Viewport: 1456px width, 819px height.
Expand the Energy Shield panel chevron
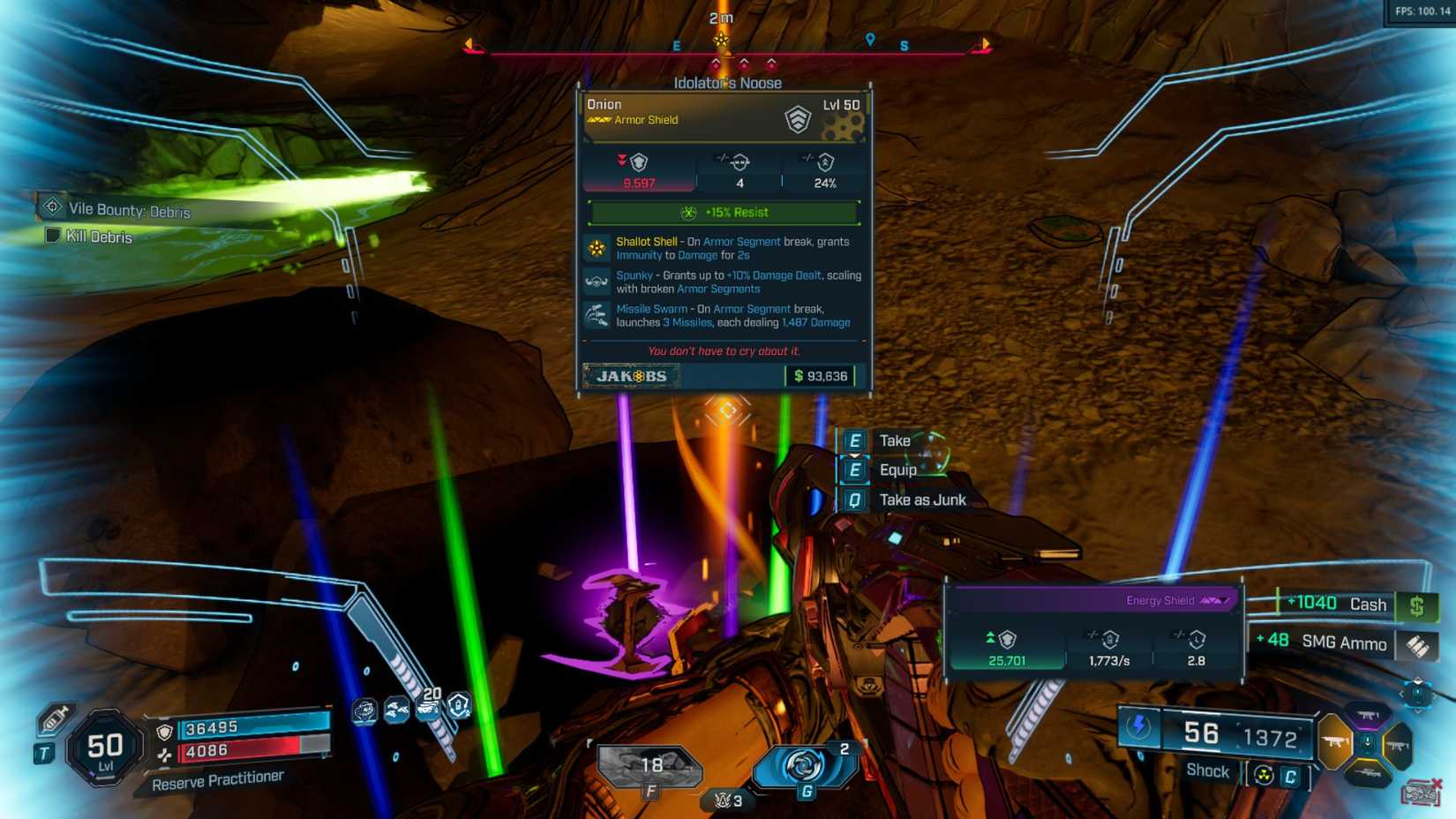point(1224,599)
